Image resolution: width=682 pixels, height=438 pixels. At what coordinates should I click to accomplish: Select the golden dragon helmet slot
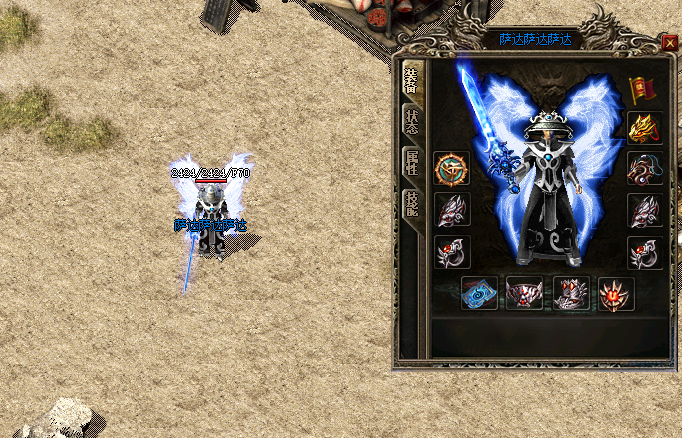[x=641, y=127]
